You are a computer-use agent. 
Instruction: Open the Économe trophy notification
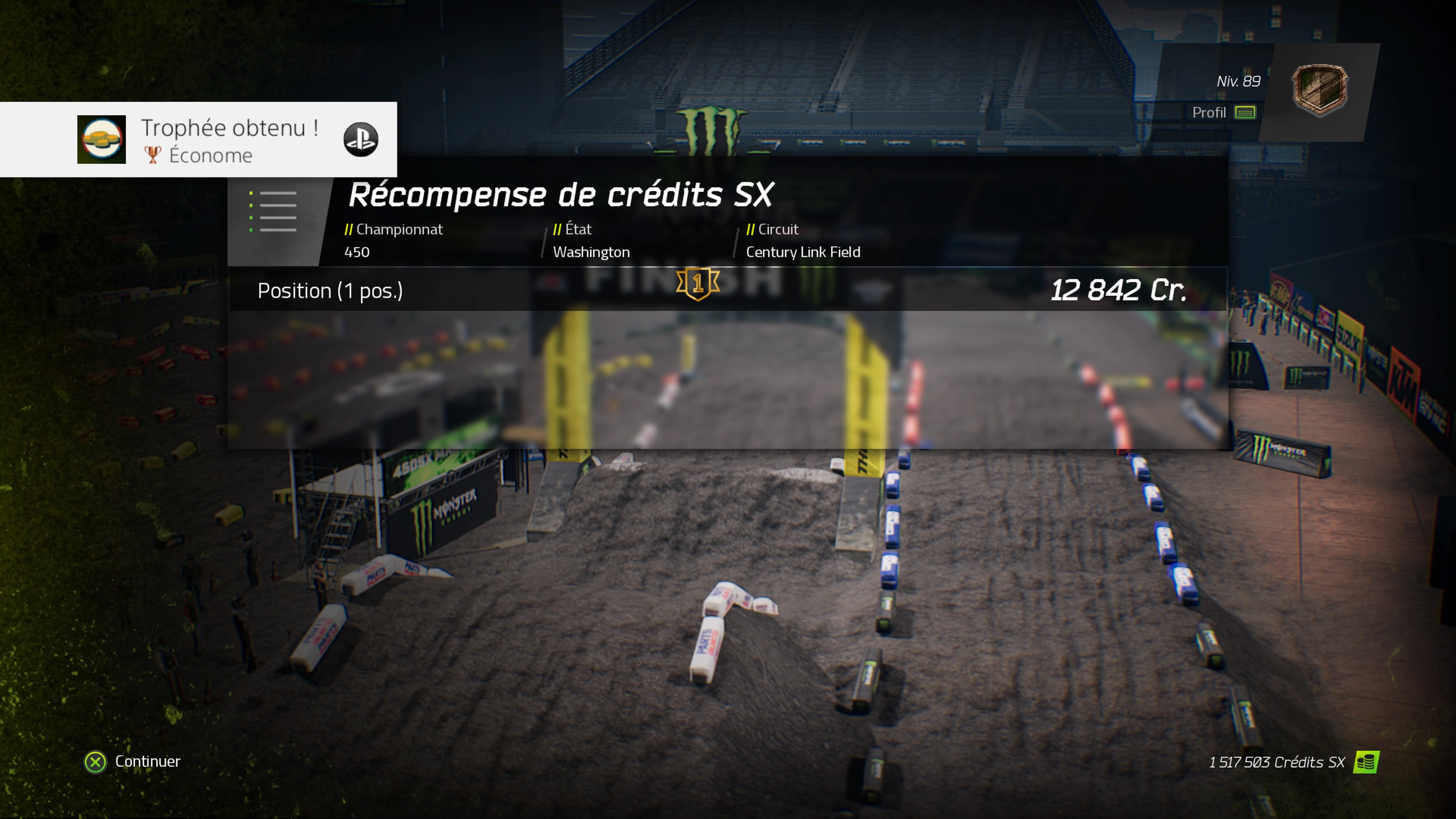[x=198, y=140]
